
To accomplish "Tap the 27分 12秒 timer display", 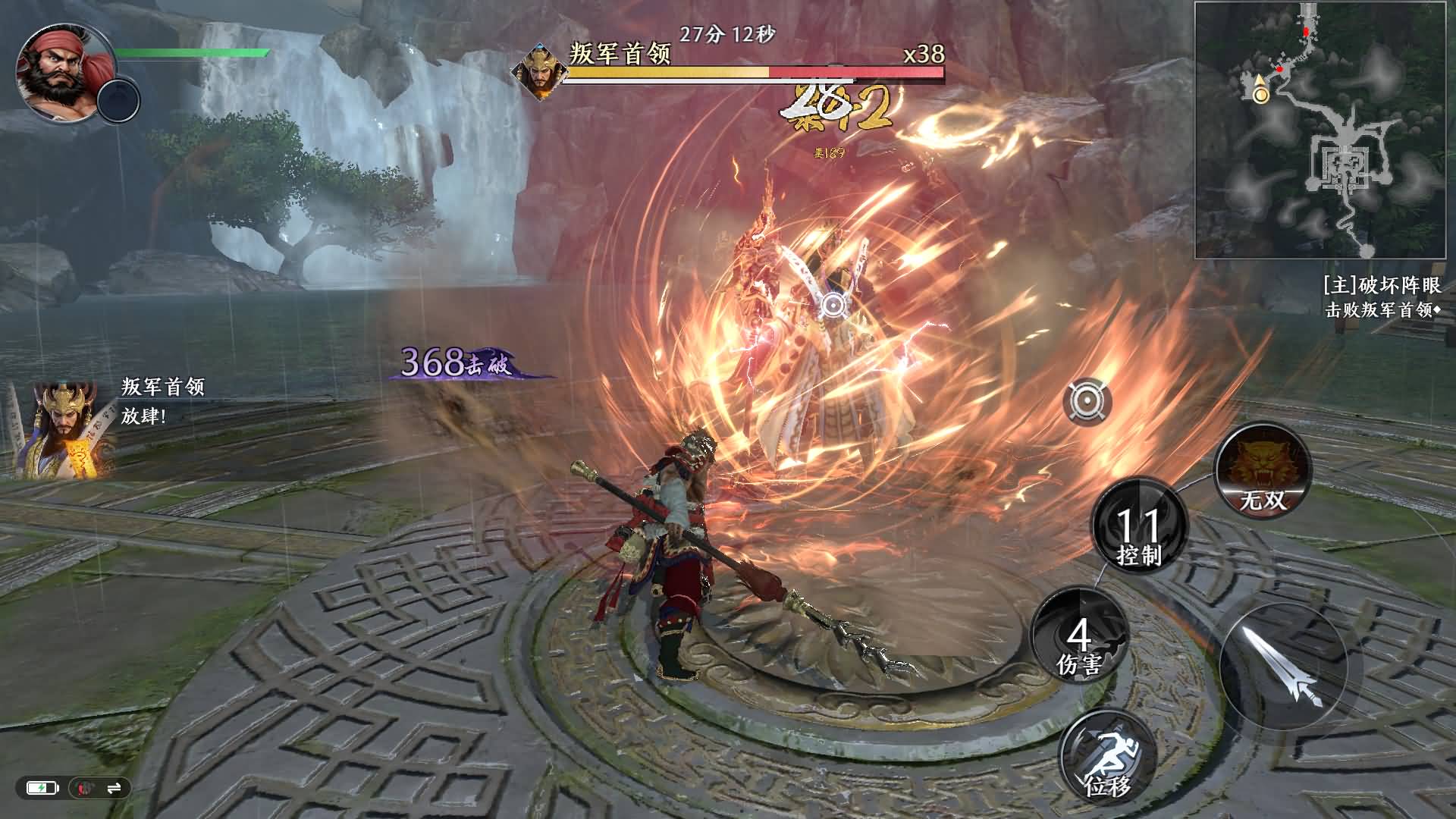I will coord(726,33).
